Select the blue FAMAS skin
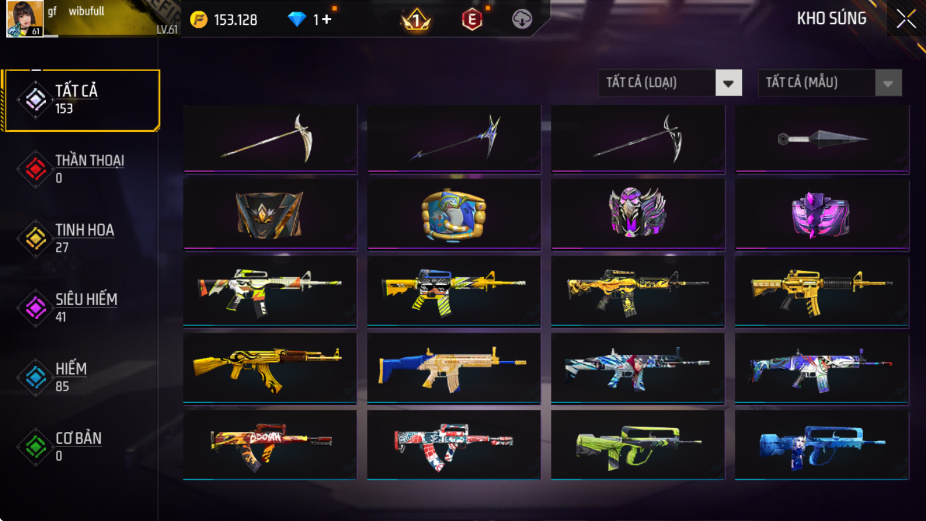926x521 pixels. [822, 444]
